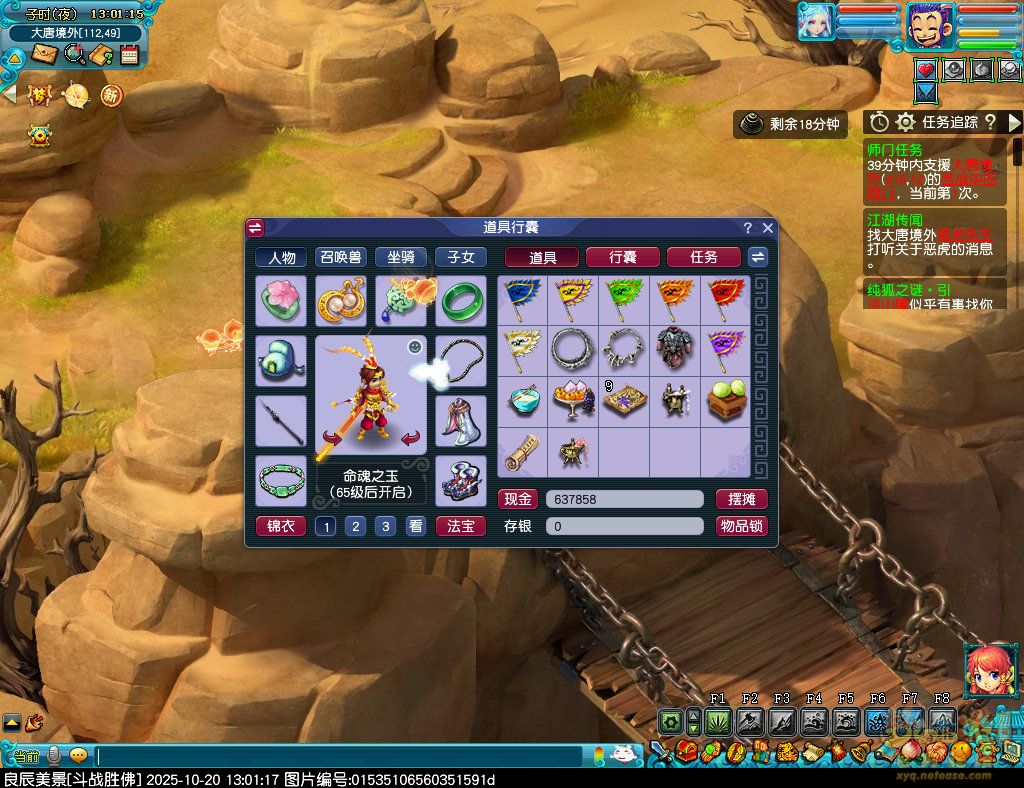The width and height of the screenshot is (1024, 788).
Task: Select the green jade ring equipment slot
Action: (461, 301)
